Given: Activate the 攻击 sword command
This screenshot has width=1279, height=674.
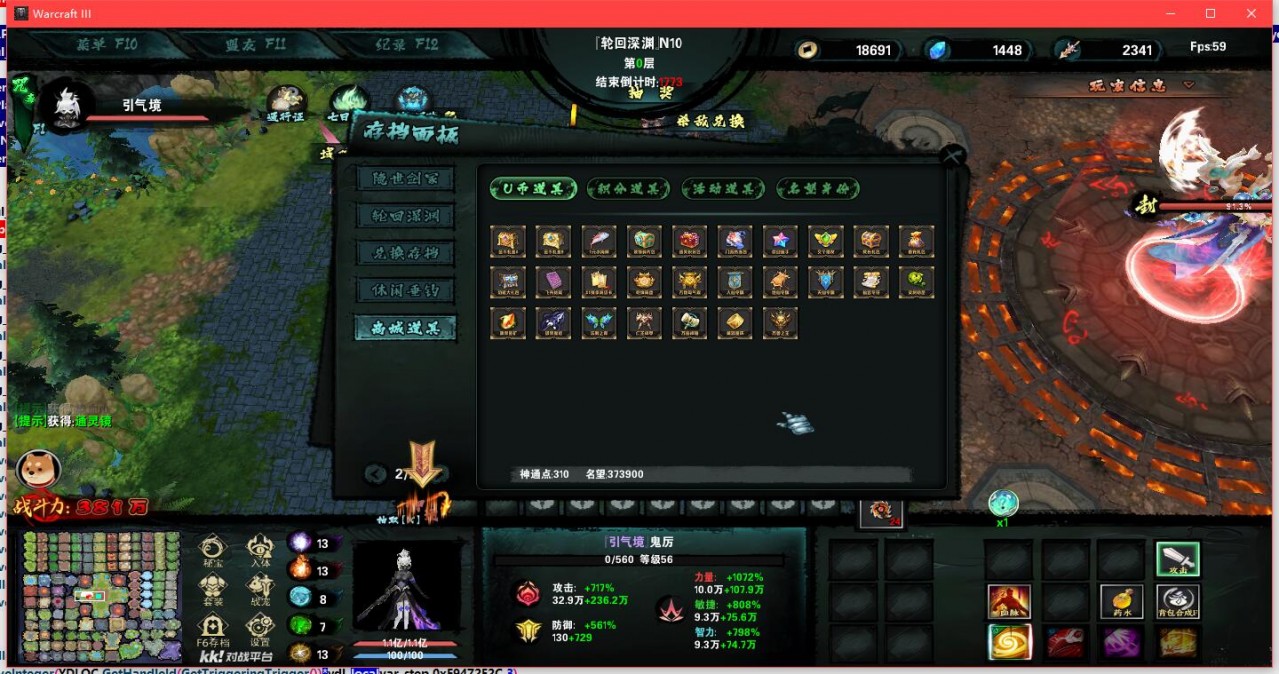Looking at the screenshot, I should [x=1177, y=559].
